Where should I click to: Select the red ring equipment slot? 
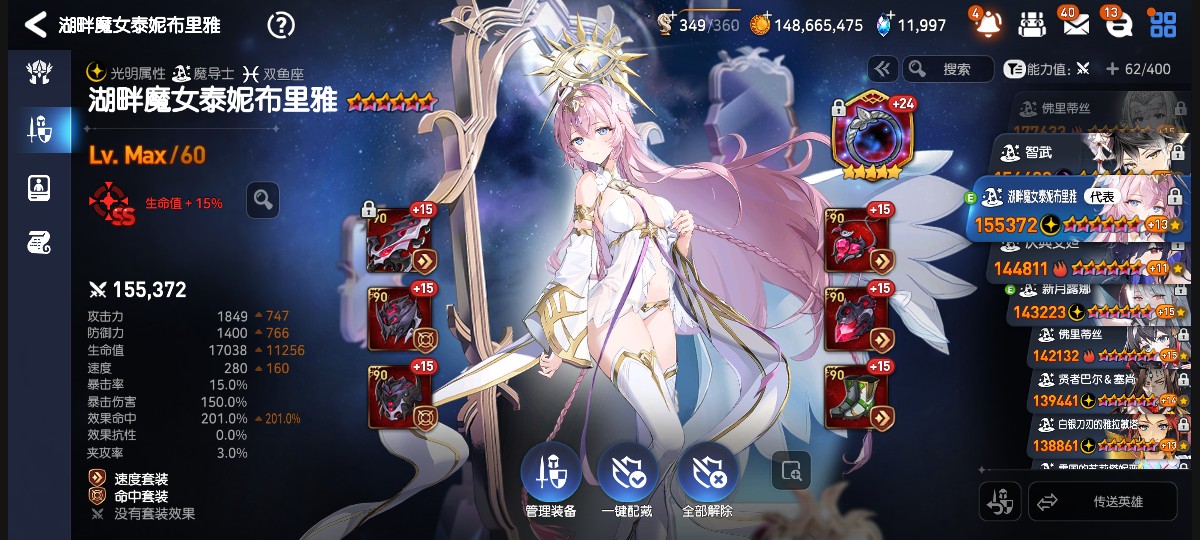pos(856,318)
